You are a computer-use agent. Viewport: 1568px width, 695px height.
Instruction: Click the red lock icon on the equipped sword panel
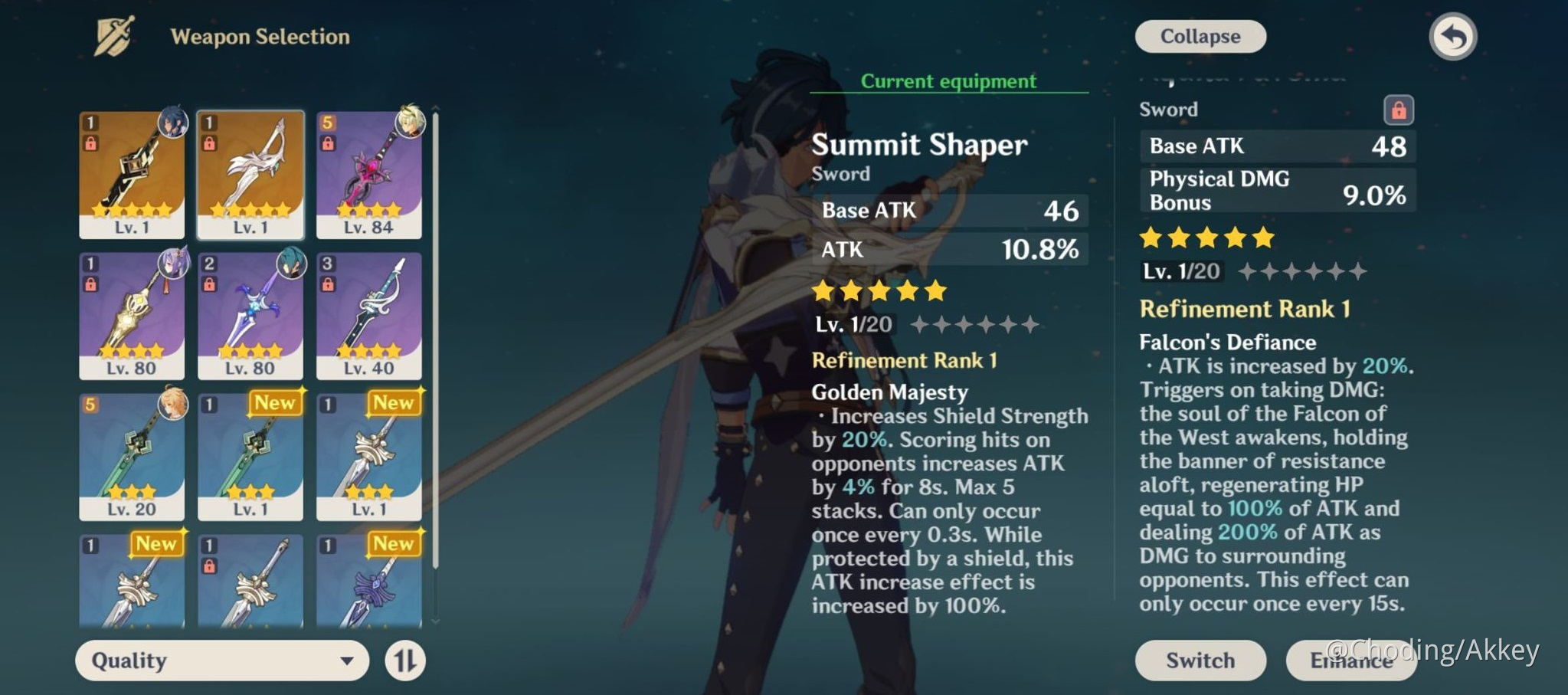1399,110
